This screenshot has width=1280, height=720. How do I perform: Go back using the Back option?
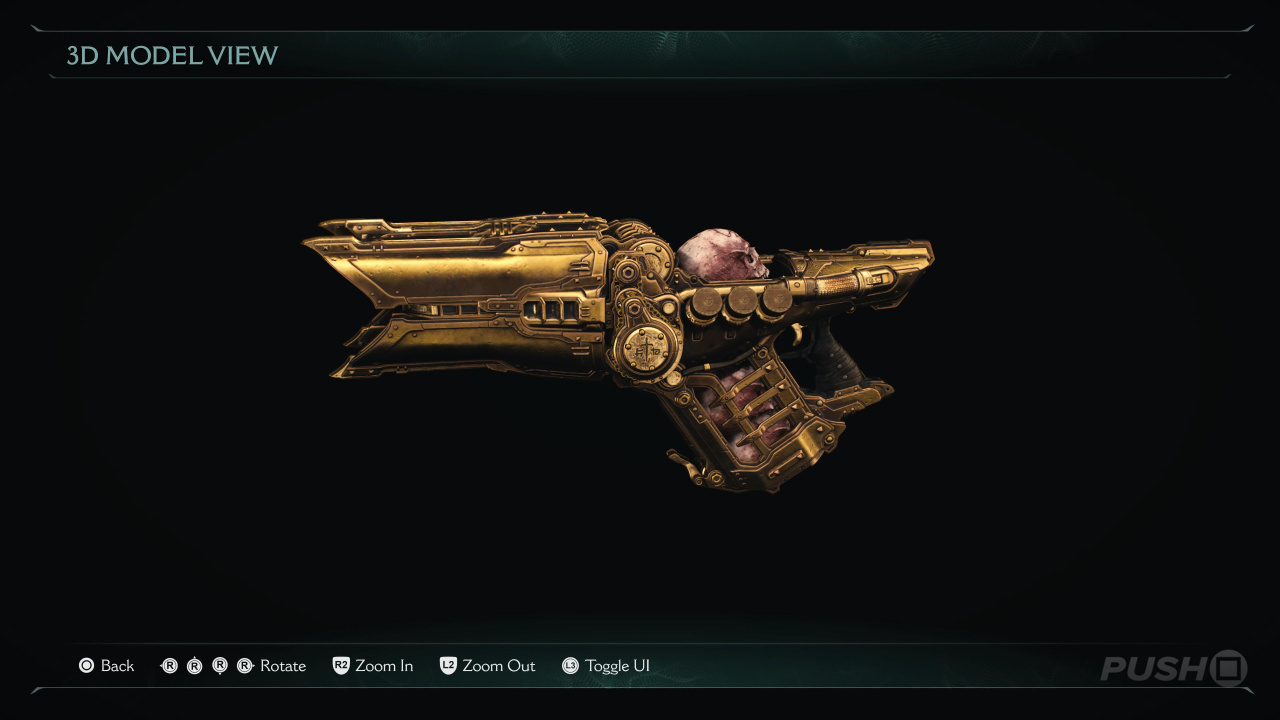107,666
